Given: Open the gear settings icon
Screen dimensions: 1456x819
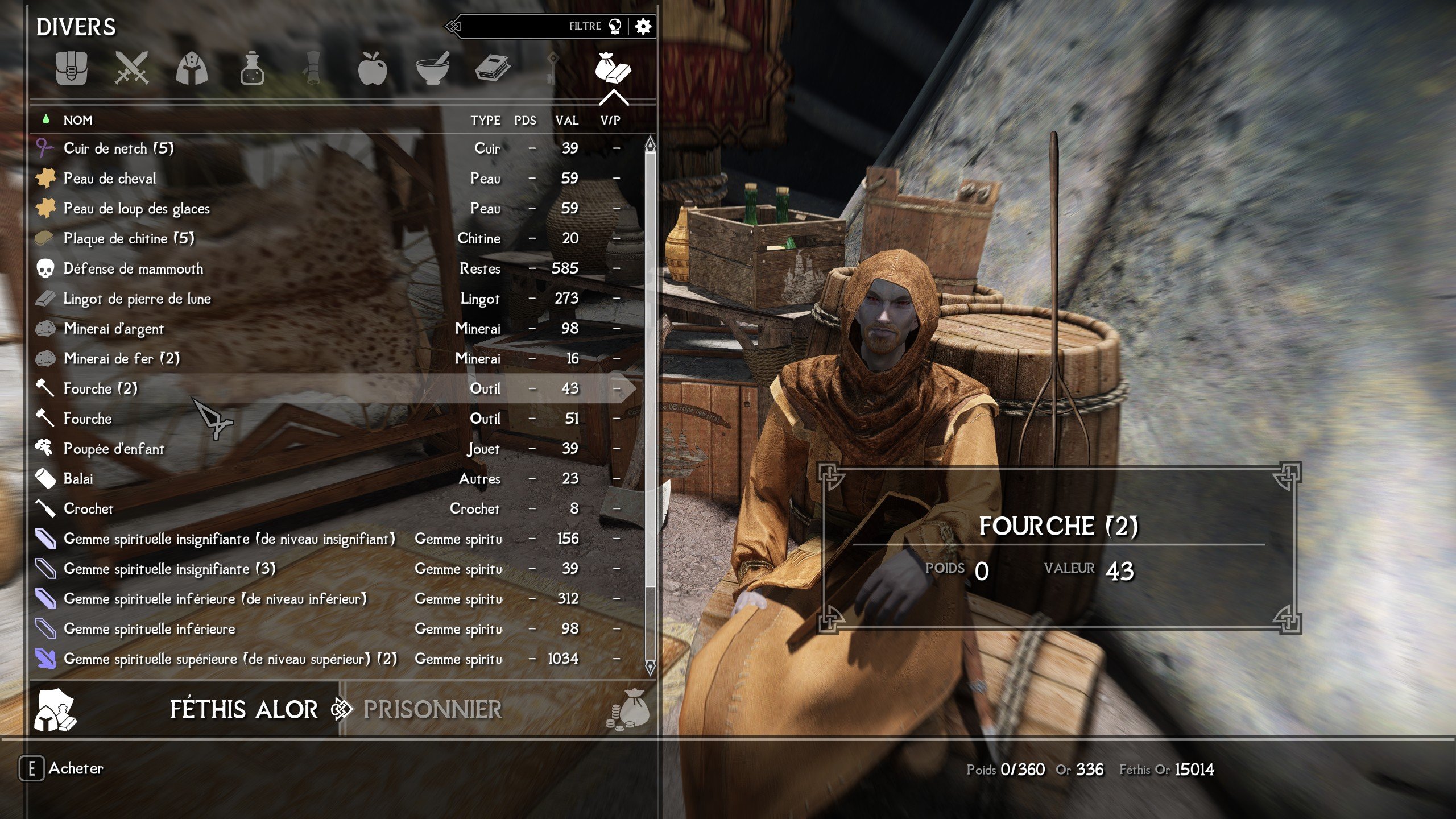Looking at the screenshot, I should [643, 26].
